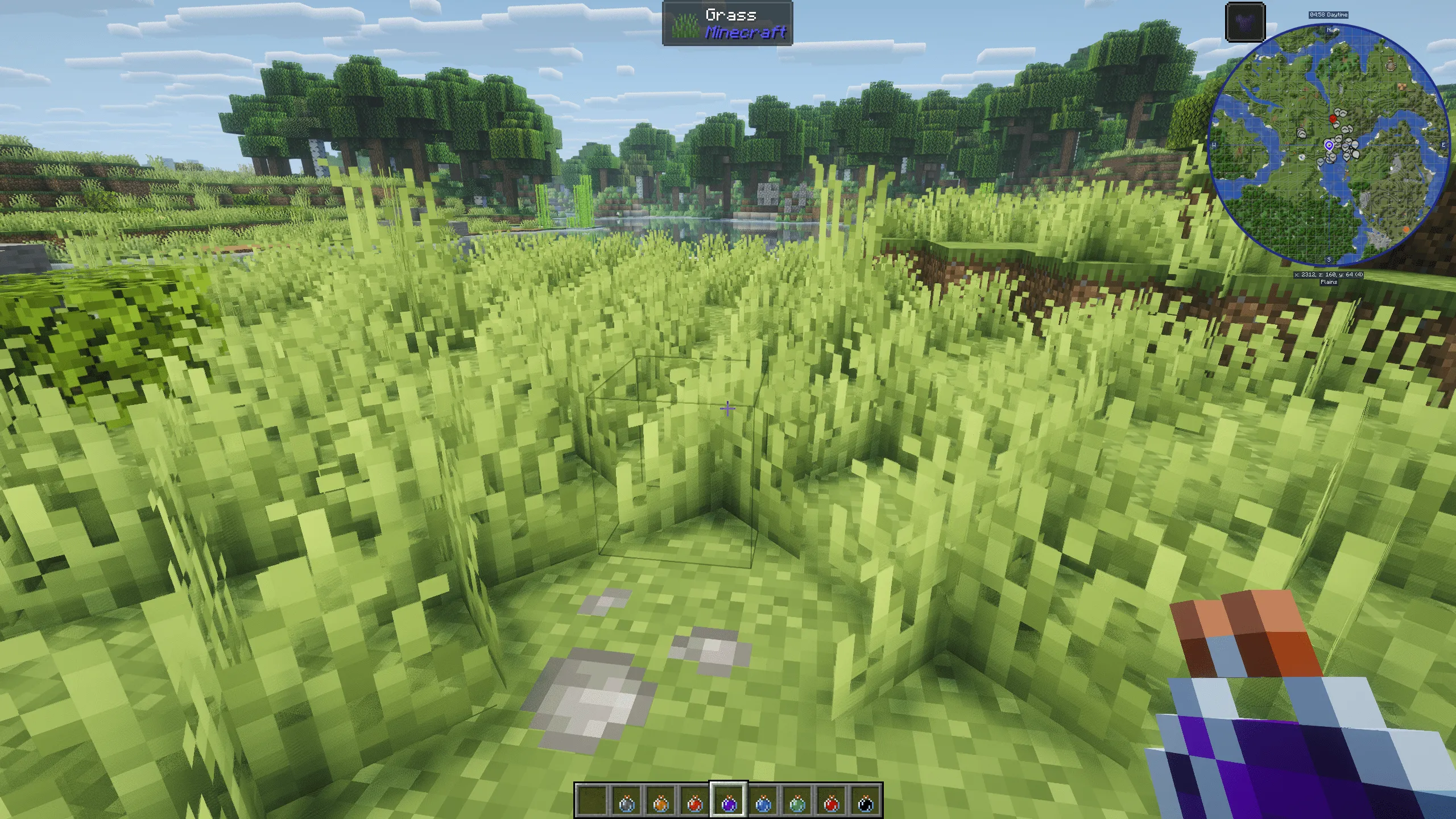Viewport: 1456px width, 819px height.
Task: Click the off-hand item slot icon
Action: (x=1245, y=22)
